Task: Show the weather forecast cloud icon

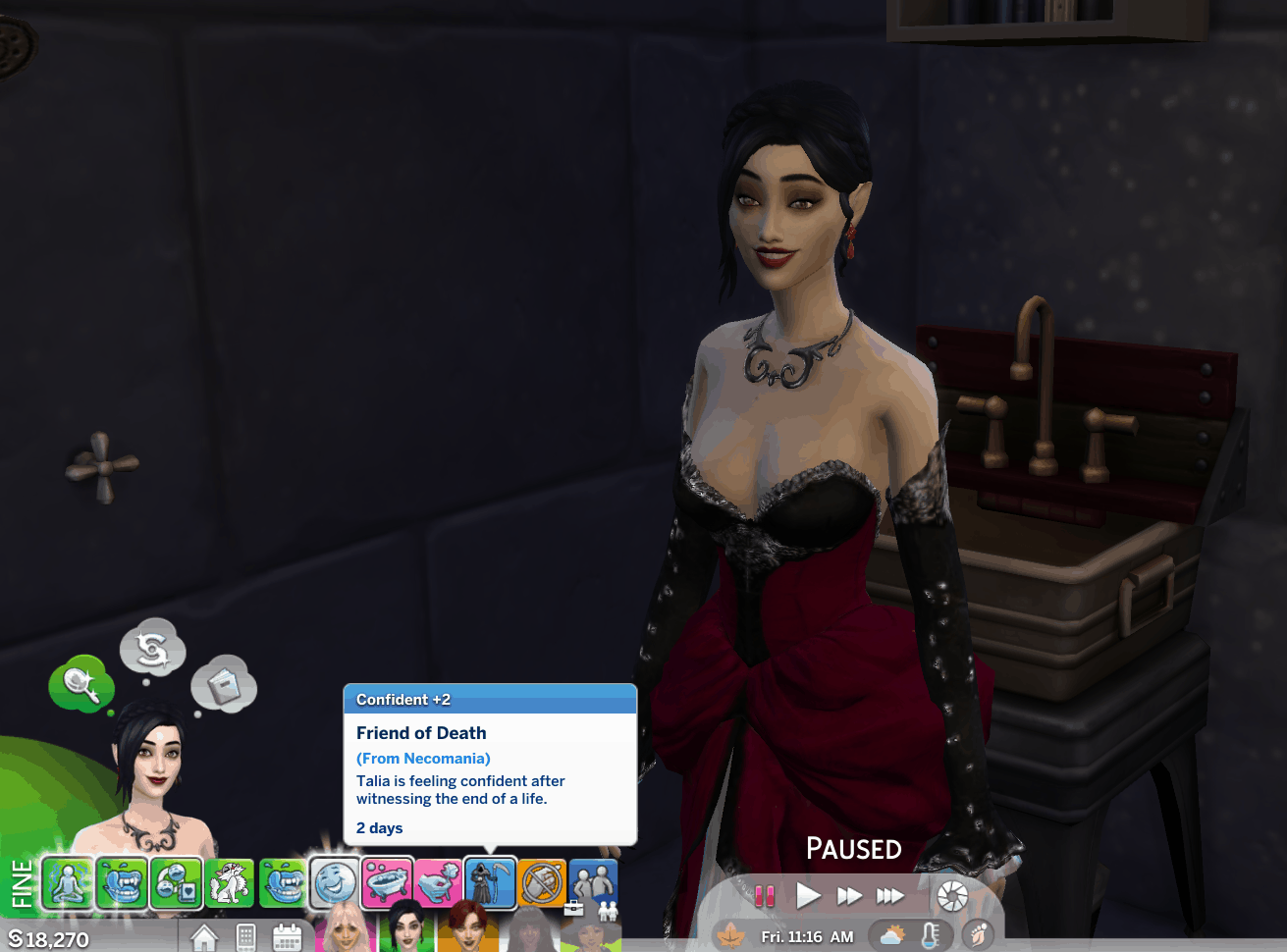Action: pos(892,935)
